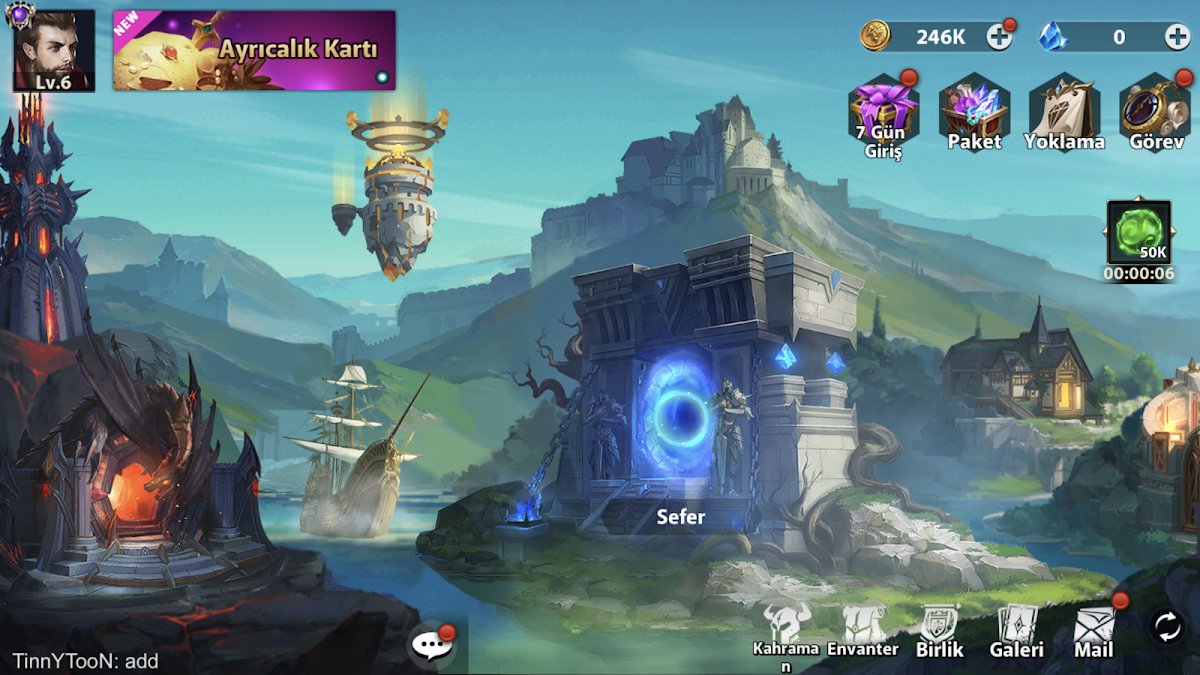Open the chat speech bubble
Viewport: 1200px width, 675px height.
click(431, 645)
